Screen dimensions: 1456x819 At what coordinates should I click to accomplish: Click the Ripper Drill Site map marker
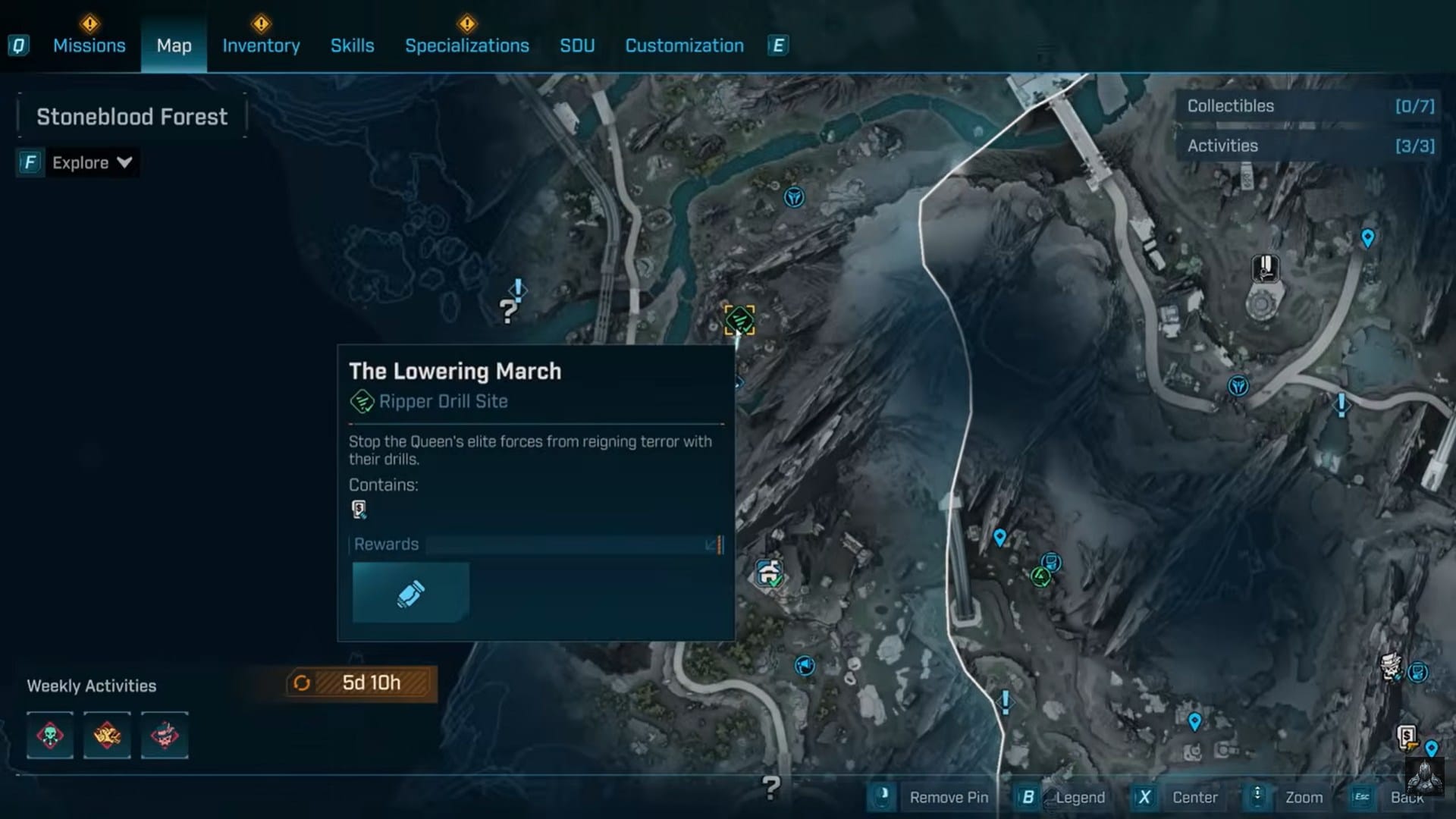[x=739, y=320]
